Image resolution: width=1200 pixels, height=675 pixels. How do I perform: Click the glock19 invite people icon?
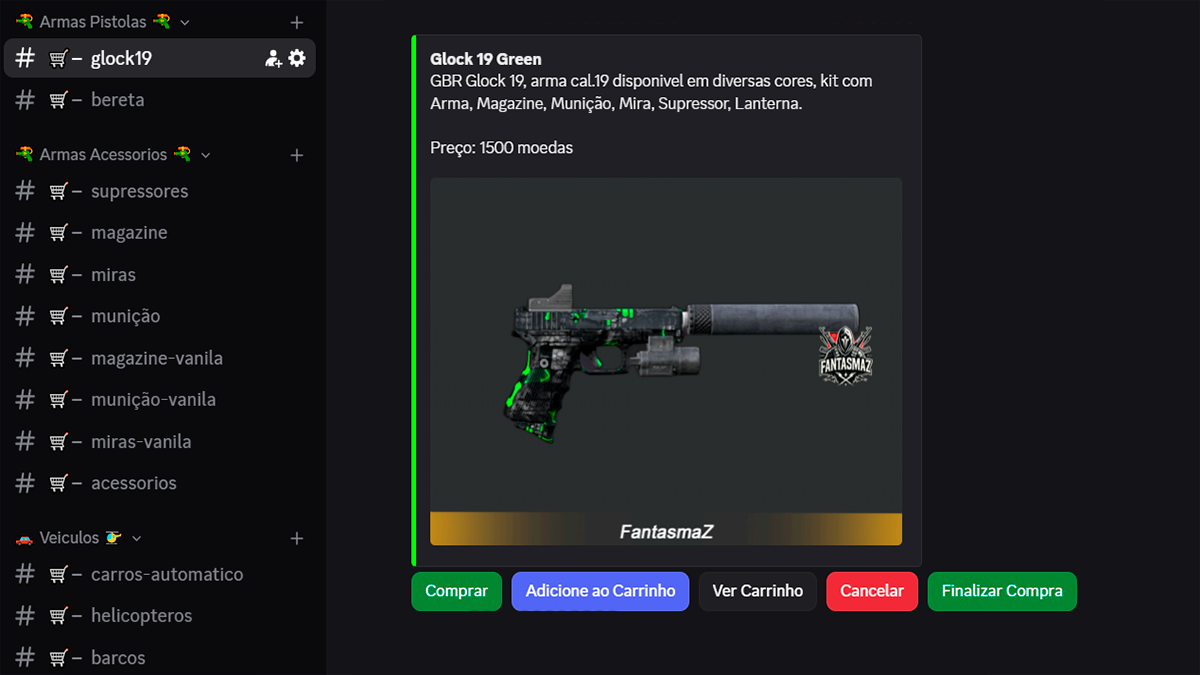coord(273,58)
